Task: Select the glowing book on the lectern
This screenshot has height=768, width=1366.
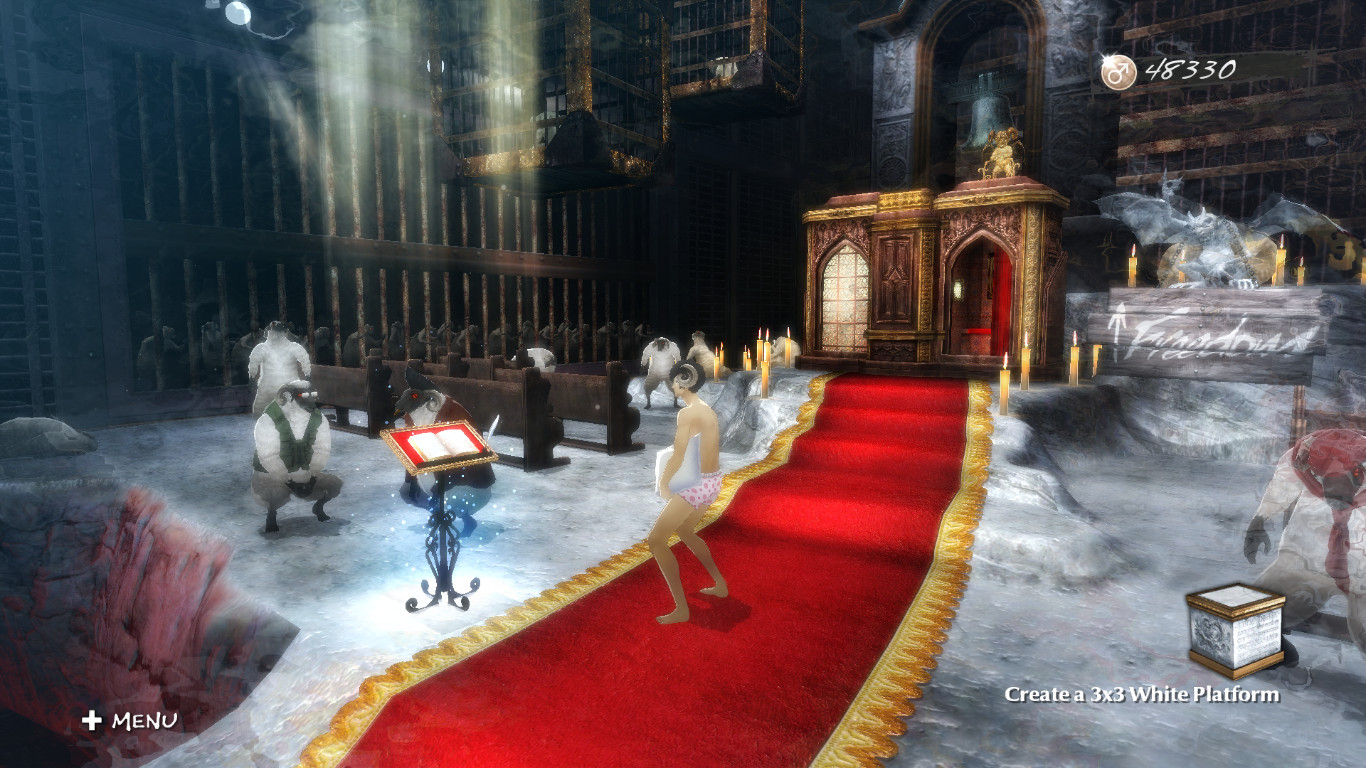Action: pyautogui.click(x=438, y=442)
